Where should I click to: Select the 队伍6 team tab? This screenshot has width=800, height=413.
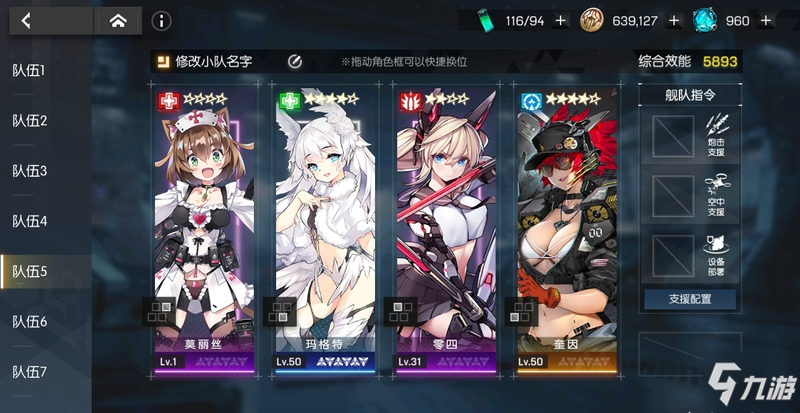coord(30,321)
